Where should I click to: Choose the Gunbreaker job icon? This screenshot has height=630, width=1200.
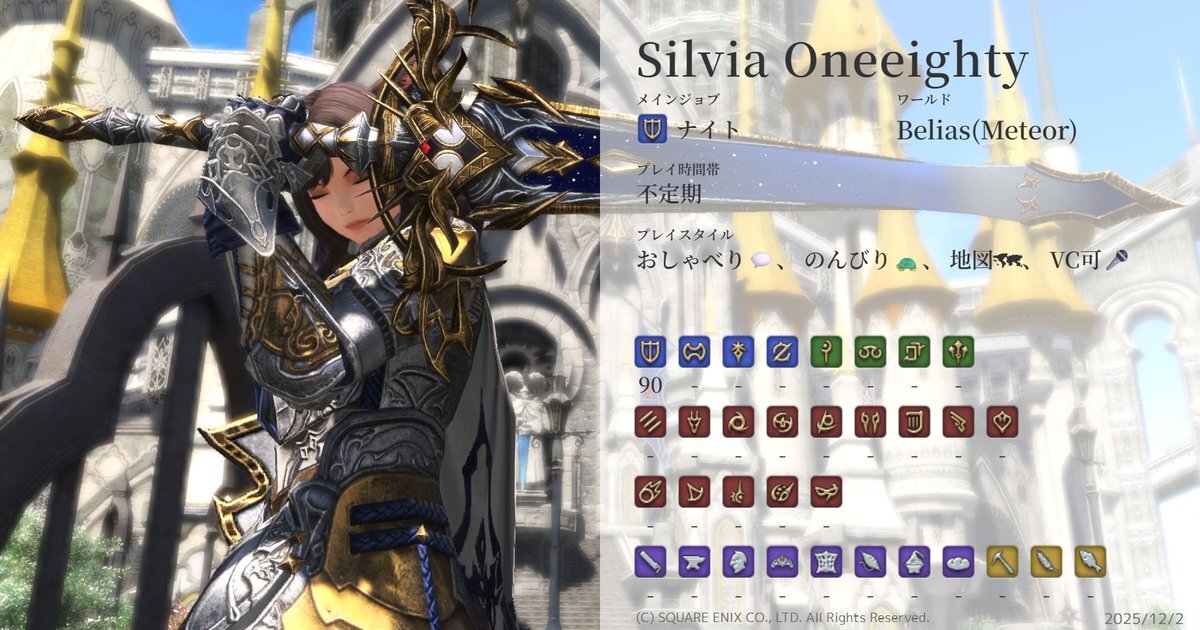click(782, 351)
